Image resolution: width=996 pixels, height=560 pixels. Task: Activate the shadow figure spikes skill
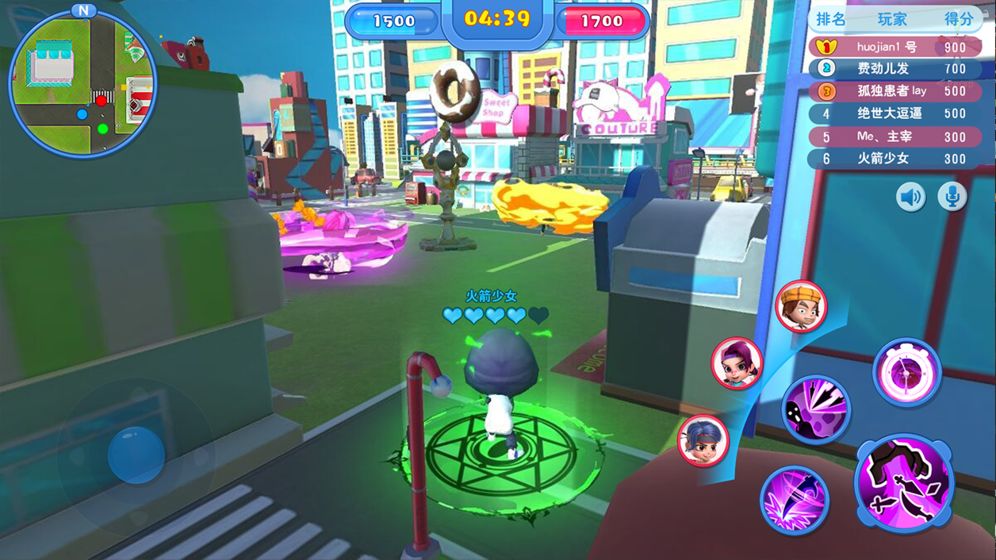[815, 408]
